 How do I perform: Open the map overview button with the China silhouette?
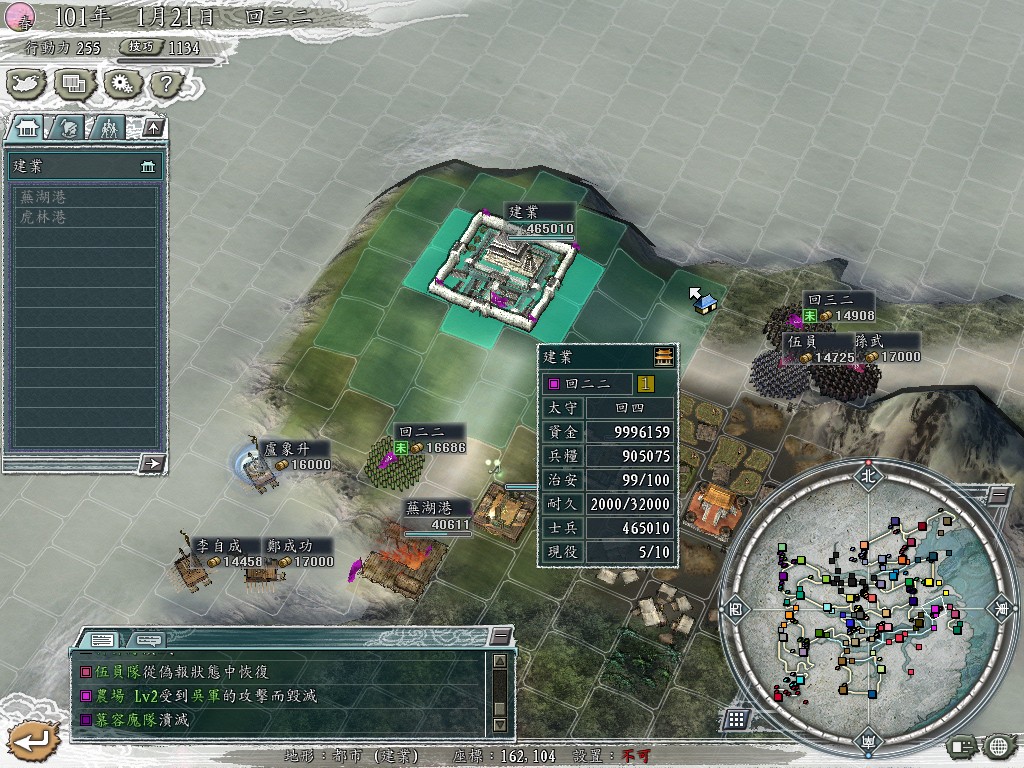pos(27,83)
